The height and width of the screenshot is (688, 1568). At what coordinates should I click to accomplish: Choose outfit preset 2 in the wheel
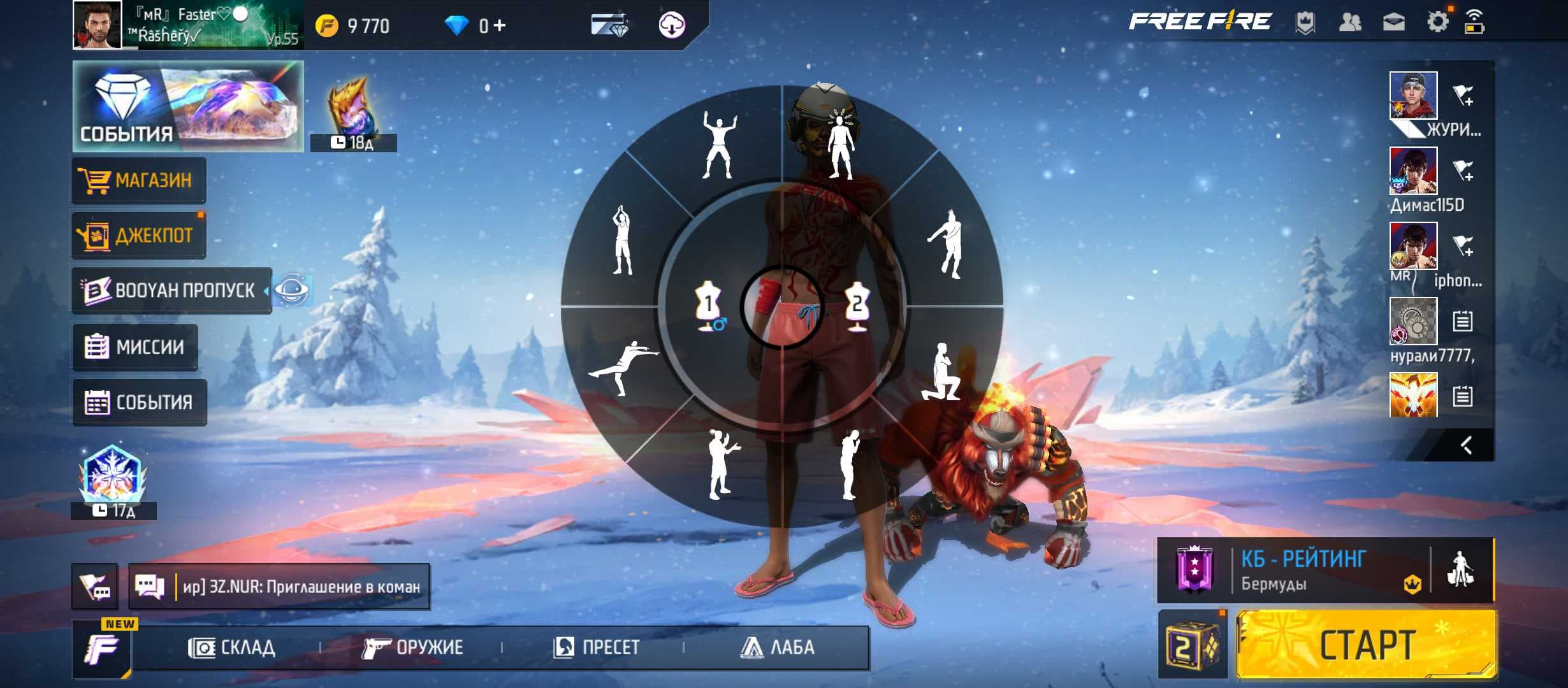857,306
